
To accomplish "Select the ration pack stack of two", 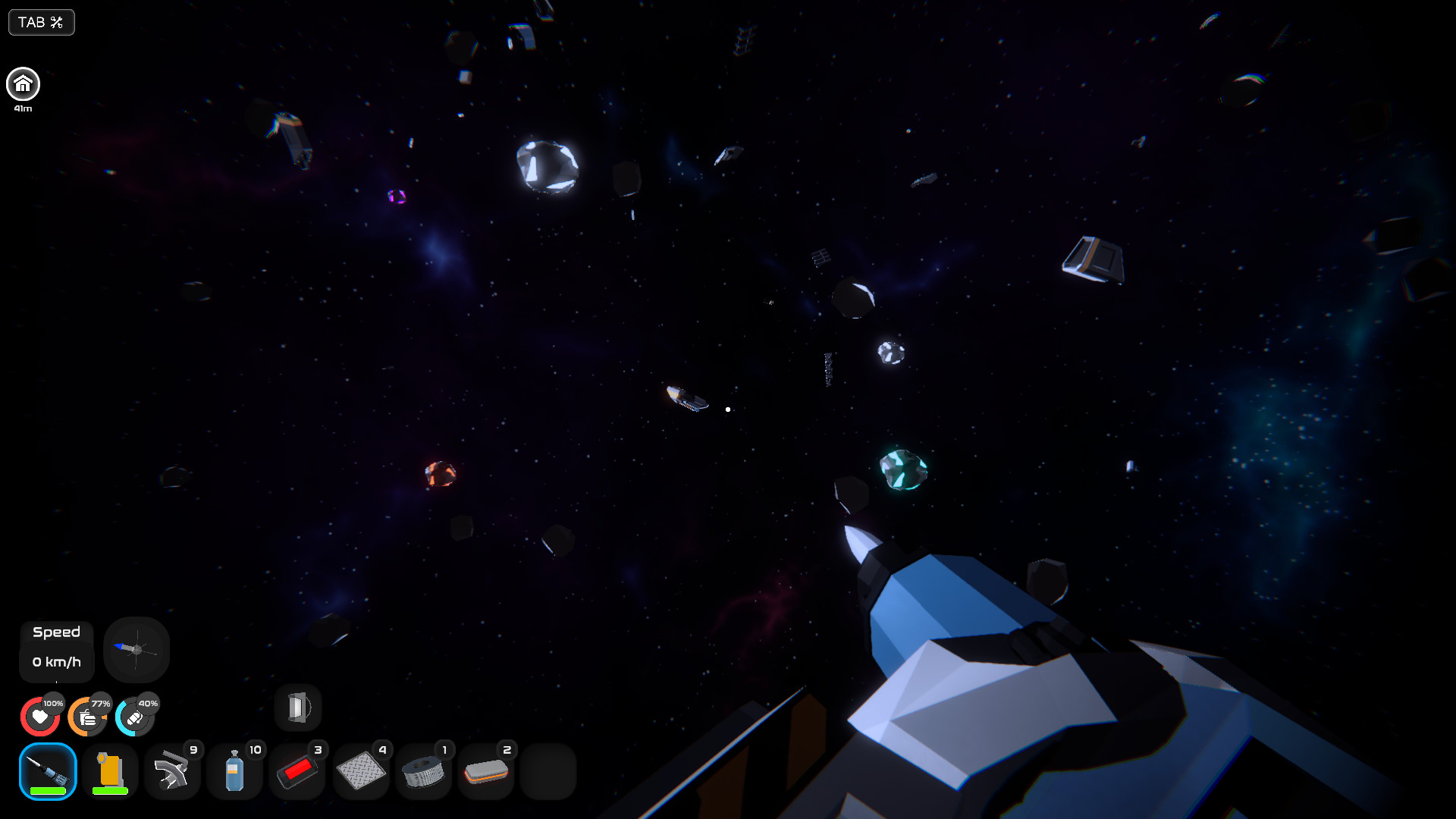I will pyautogui.click(x=485, y=770).
